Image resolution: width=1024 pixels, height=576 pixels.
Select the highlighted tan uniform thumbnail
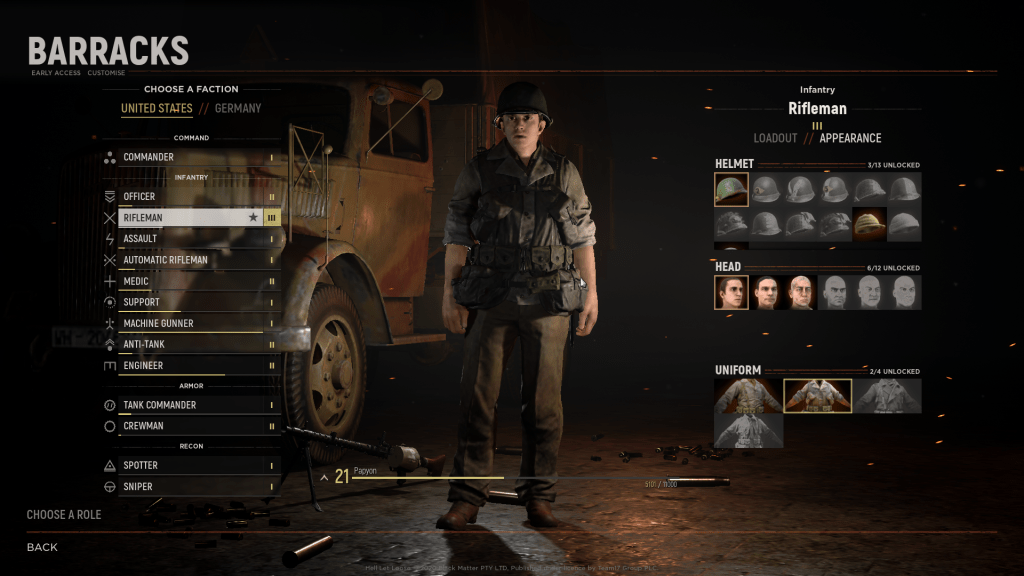pos(817,396)
